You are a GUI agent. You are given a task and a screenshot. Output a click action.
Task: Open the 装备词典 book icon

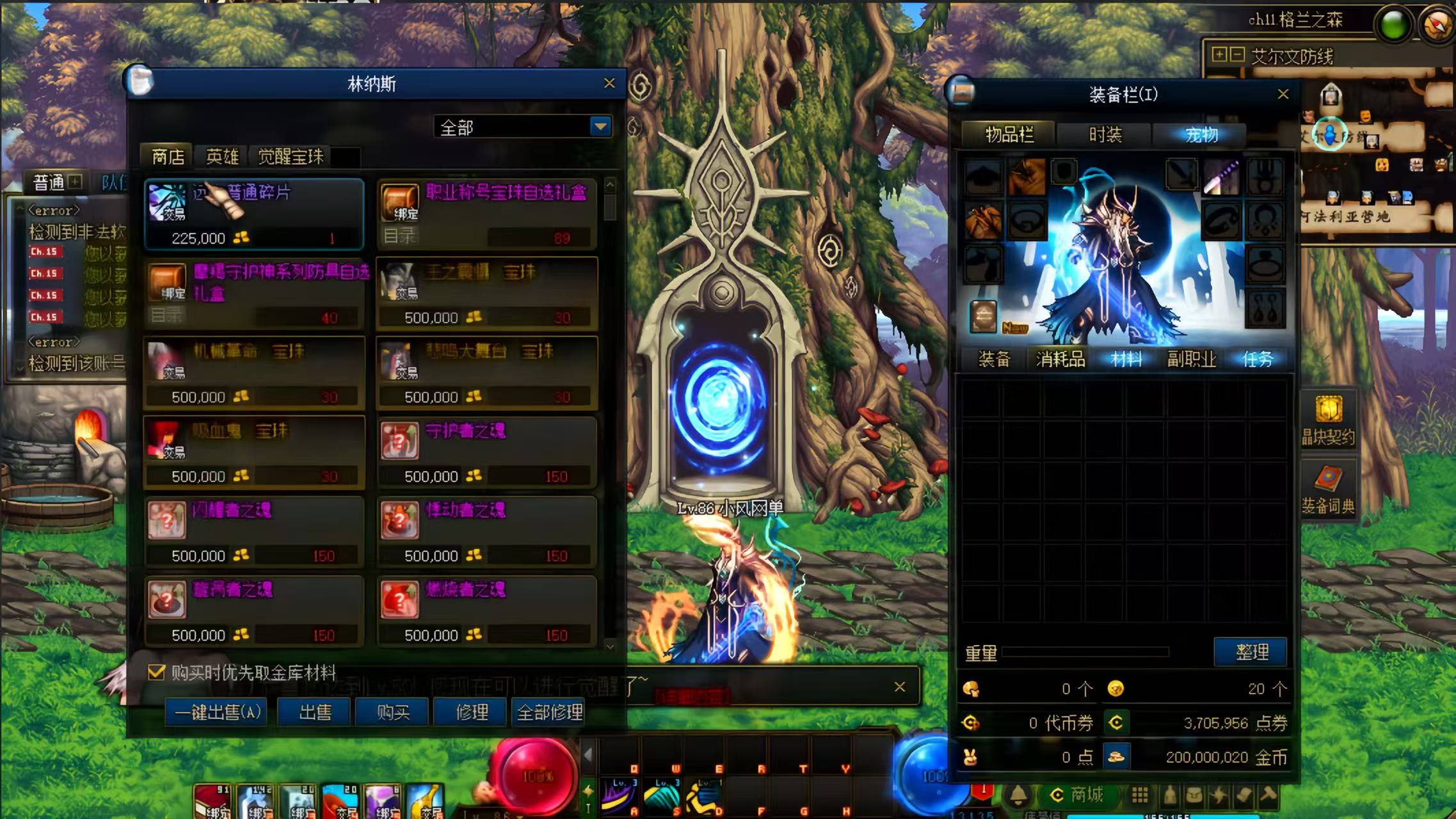click(1328, 489)
